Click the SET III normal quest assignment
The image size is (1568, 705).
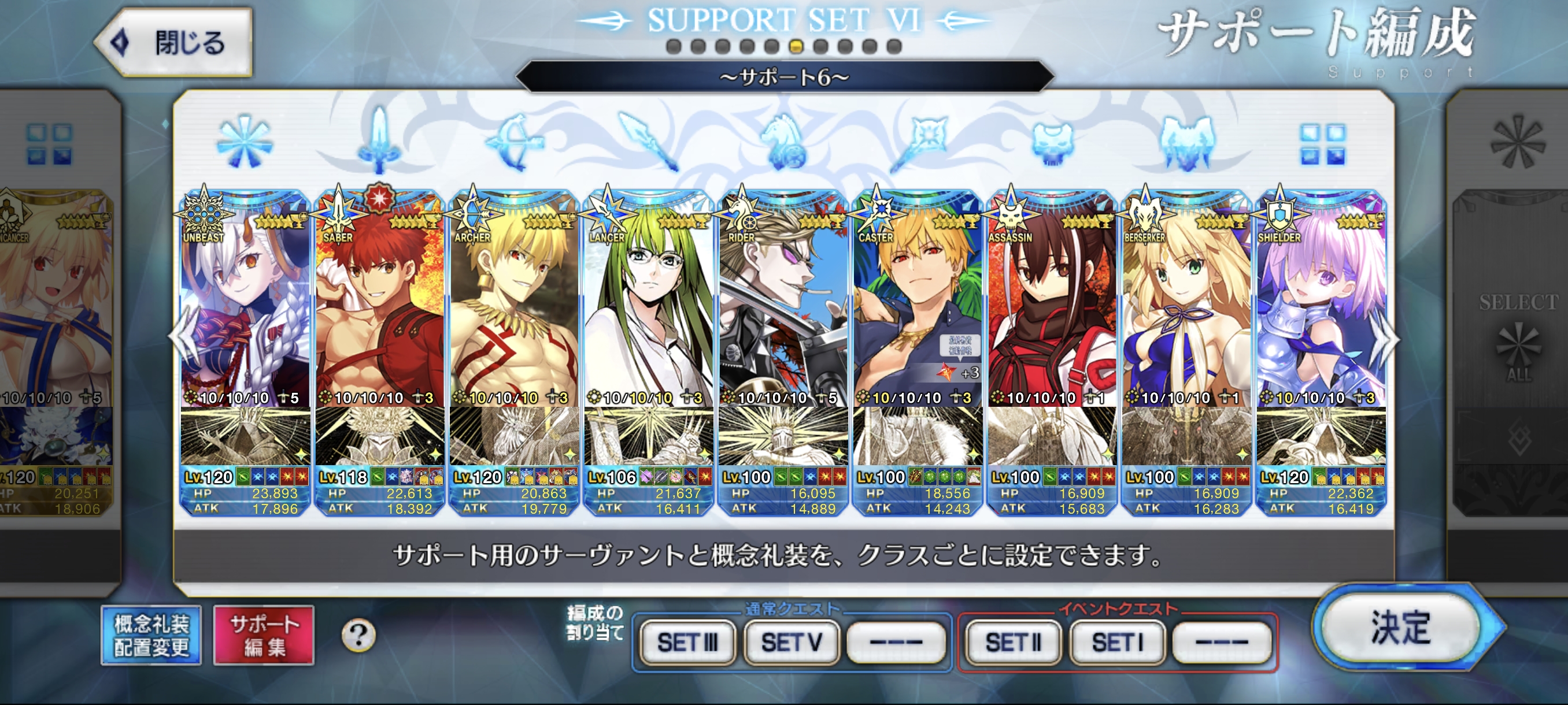pyautogui.click(x=687, y=642)
